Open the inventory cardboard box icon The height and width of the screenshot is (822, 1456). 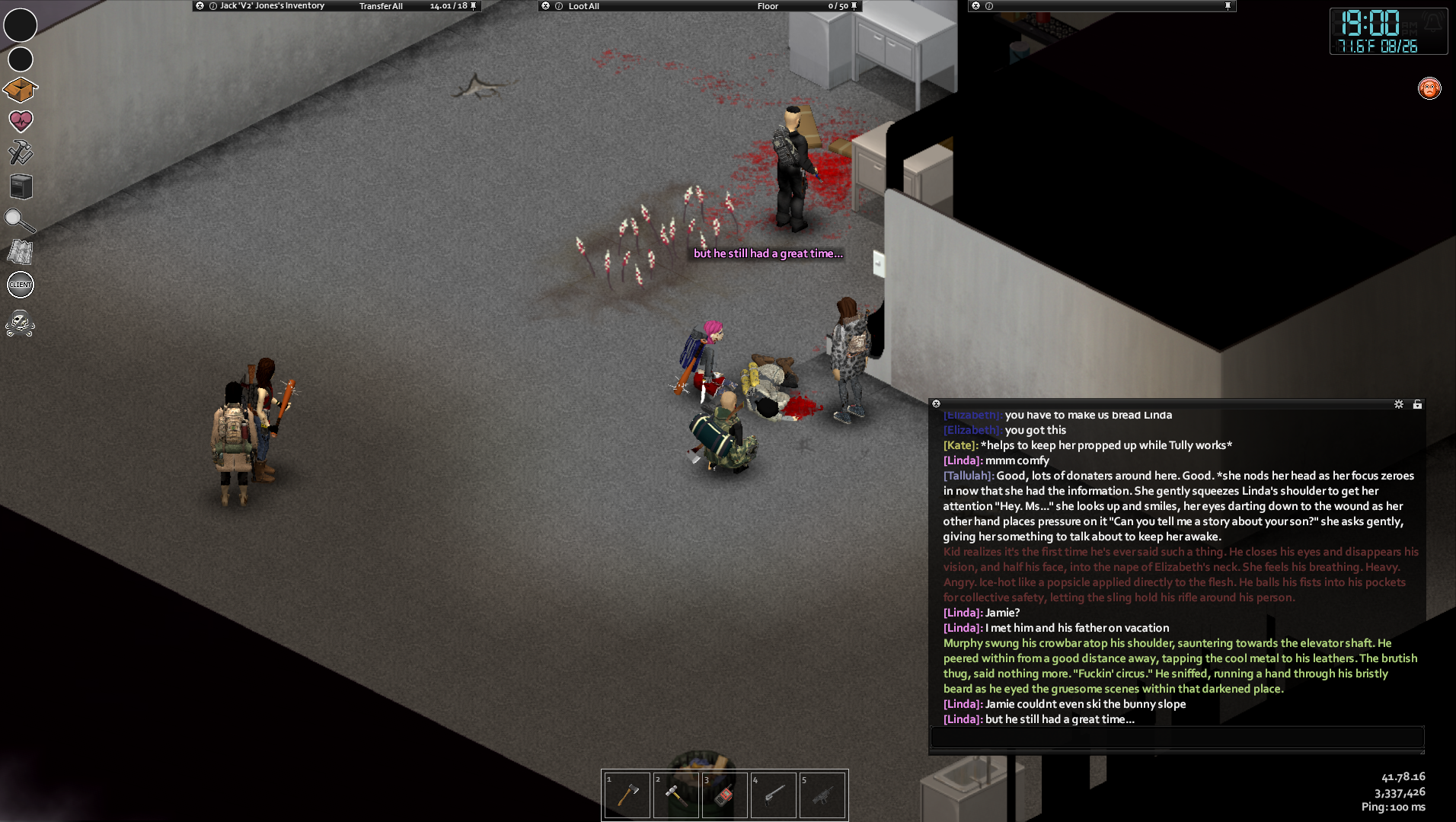21,90
